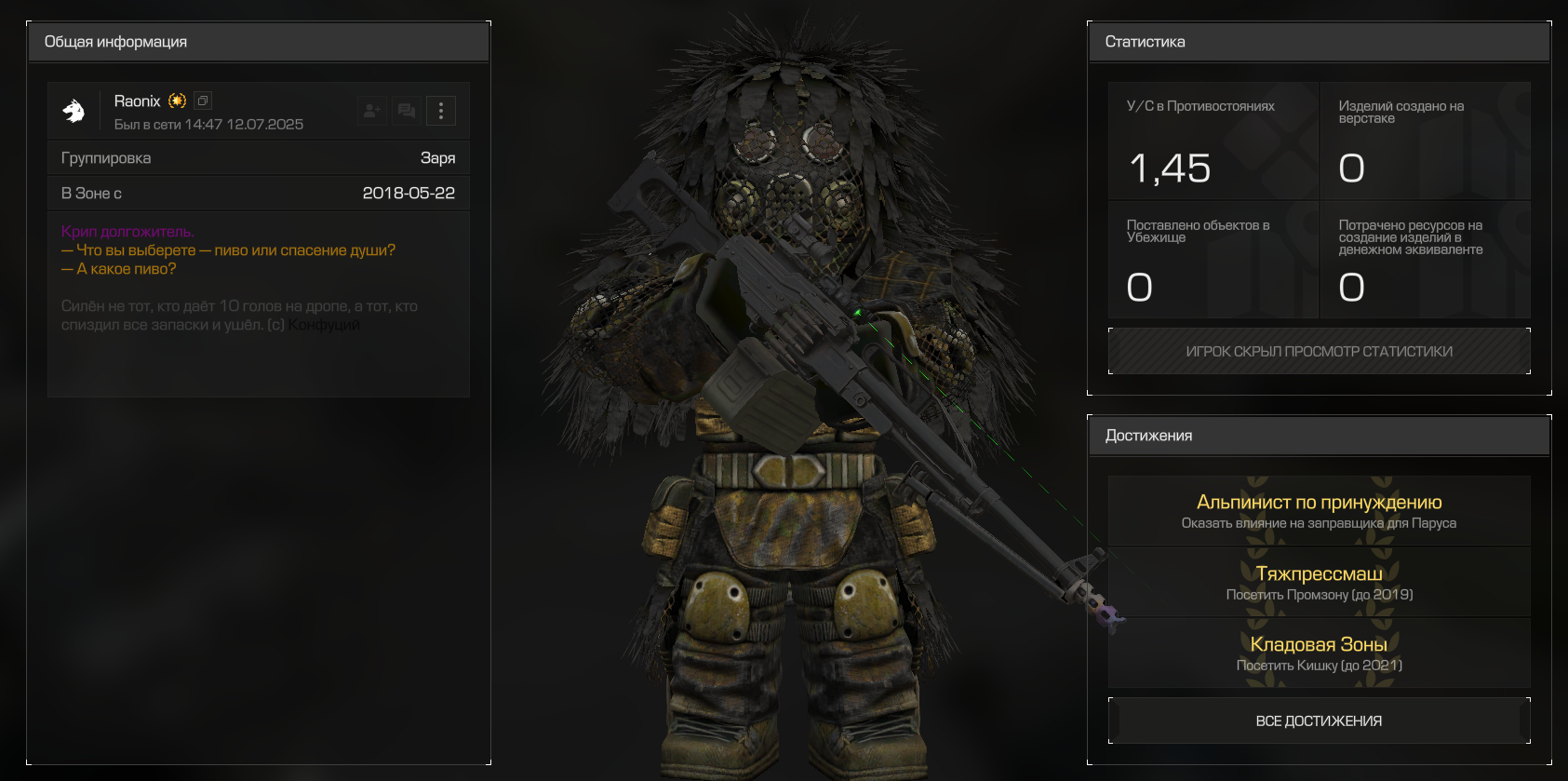The image size is (1568, 781).
Task: Open chat with the message bubbles icon
Action: pos(407,111)
